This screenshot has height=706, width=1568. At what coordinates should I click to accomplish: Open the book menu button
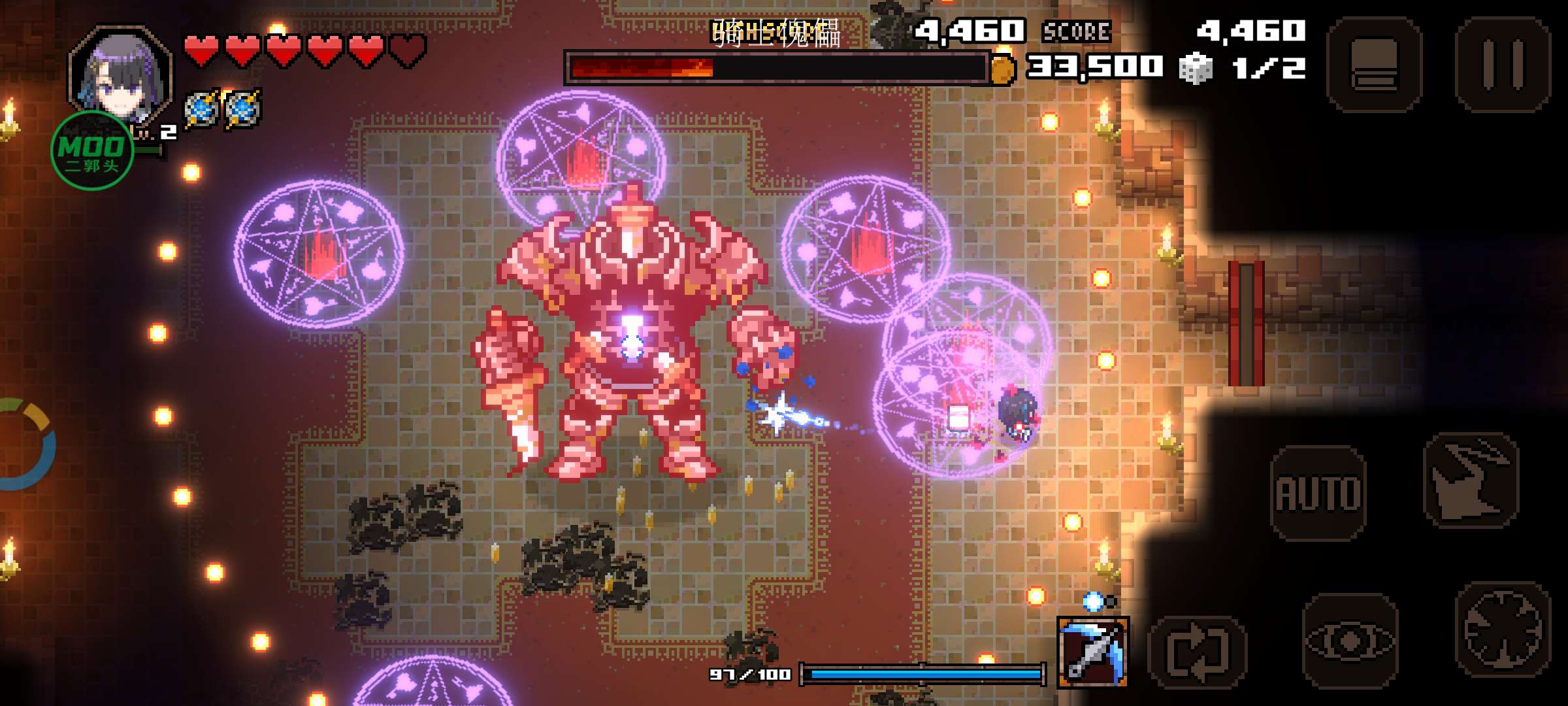pyautogui.click(x=1375, y=64)
